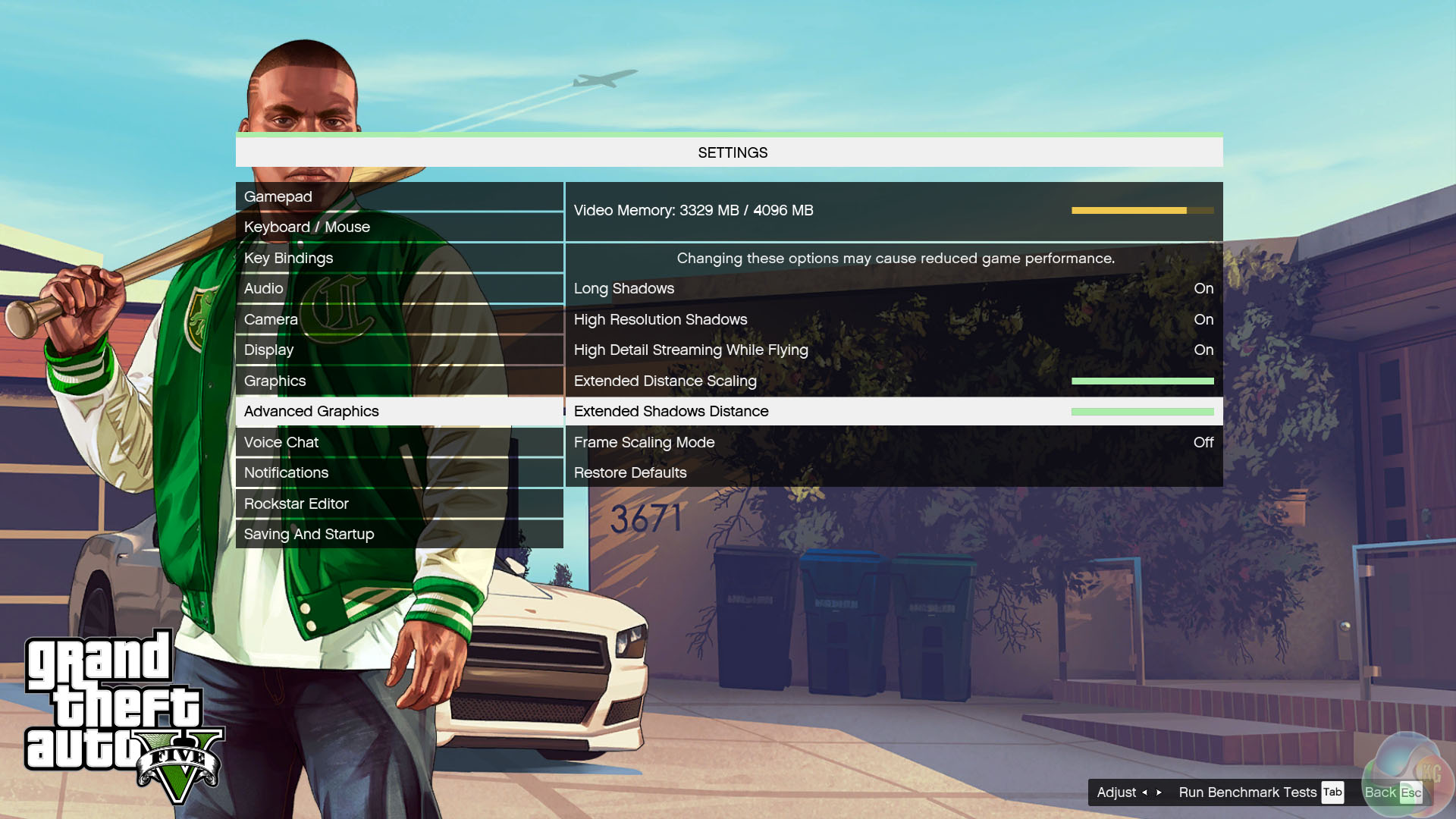
Task: Open the Gamepad settings category
Action: 399,197
